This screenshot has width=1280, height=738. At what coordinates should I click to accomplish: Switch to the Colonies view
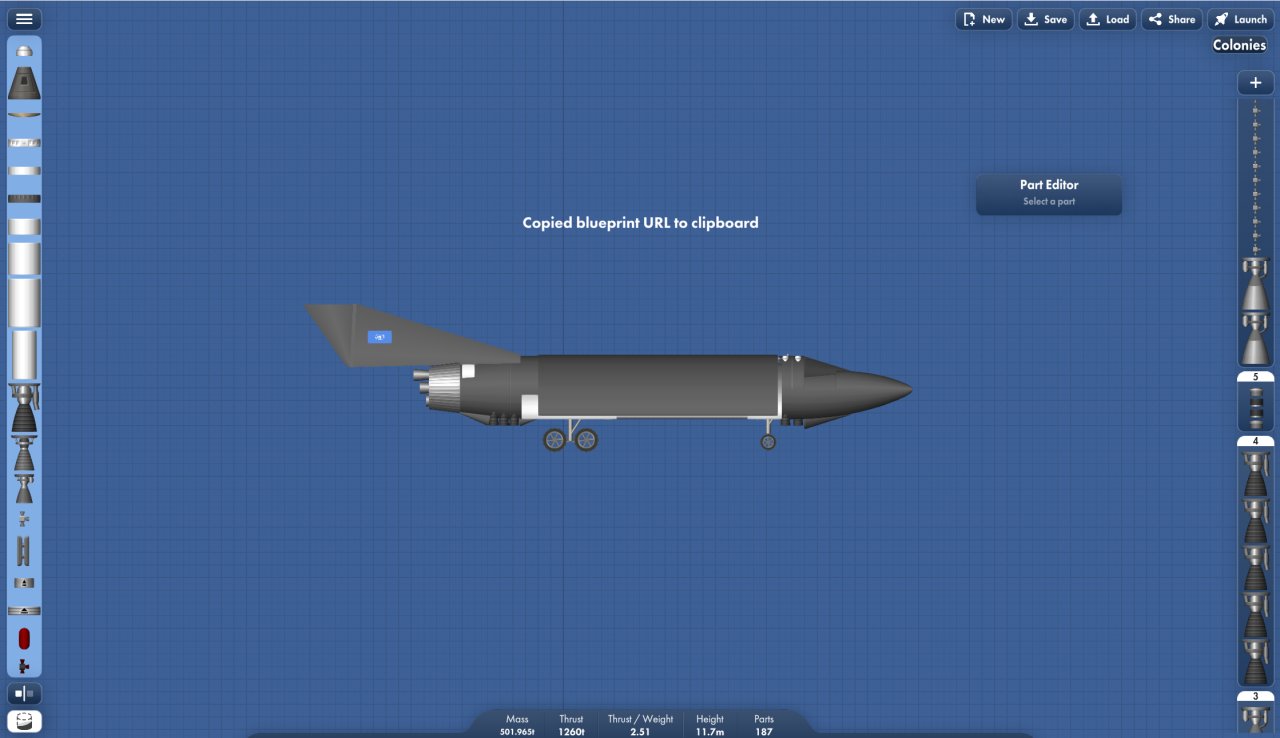1238,45
